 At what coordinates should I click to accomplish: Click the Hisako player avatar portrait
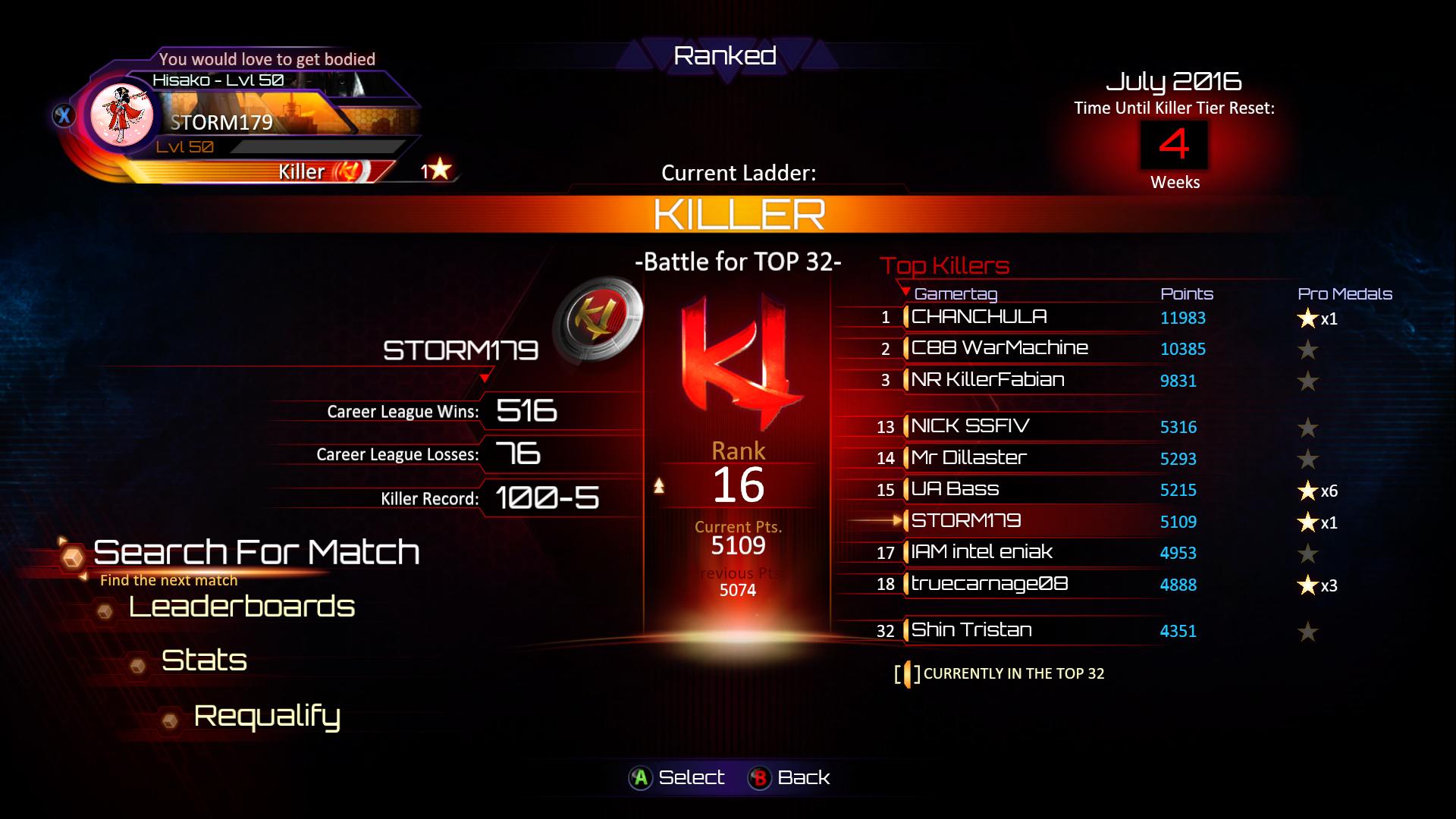coord(121,115)
